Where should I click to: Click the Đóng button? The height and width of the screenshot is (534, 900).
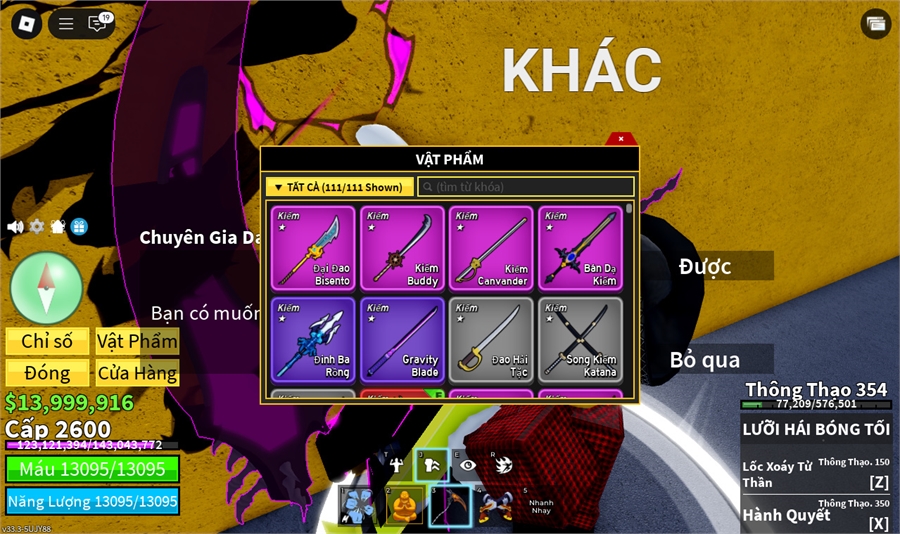[47, 374]
